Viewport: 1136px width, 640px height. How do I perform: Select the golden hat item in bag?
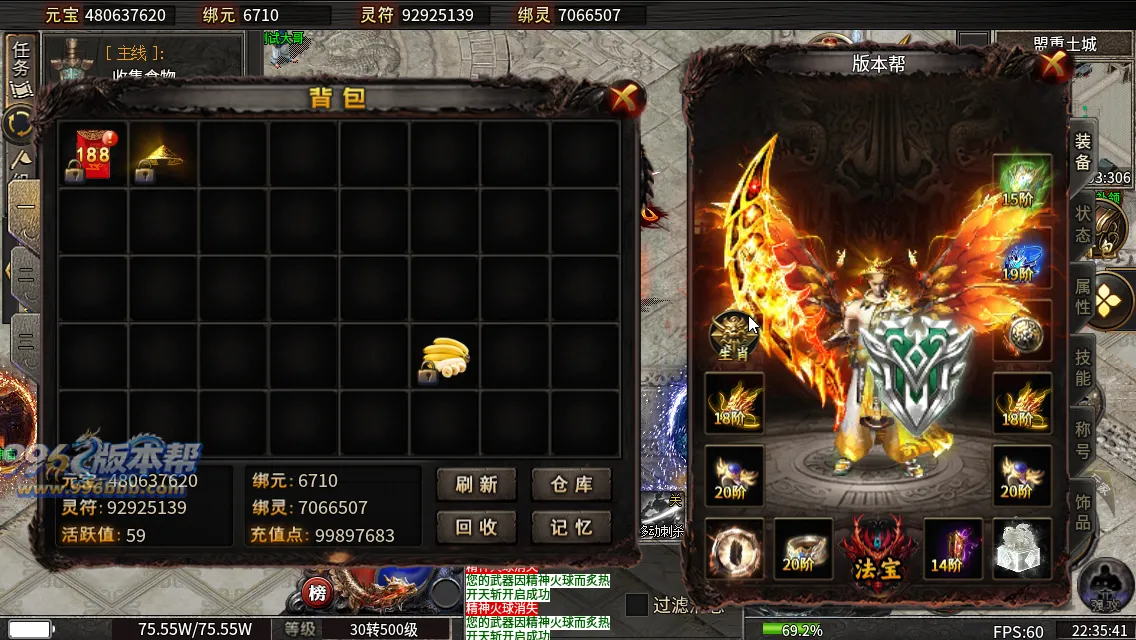tap(162, 154)
